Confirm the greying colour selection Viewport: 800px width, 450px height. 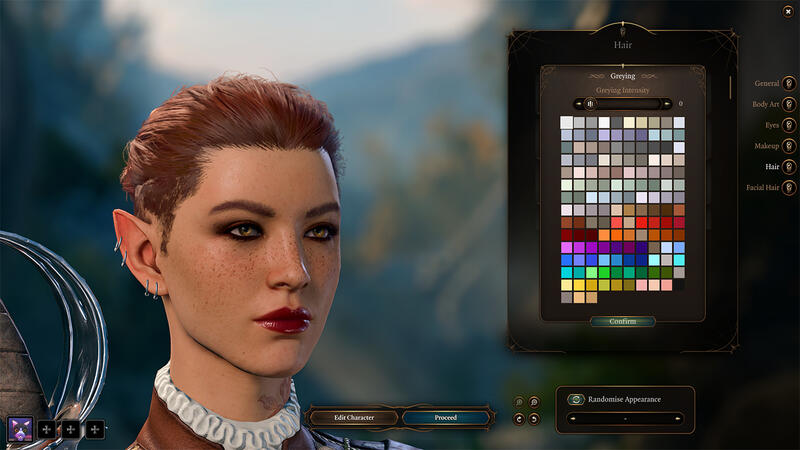point(622,322)
